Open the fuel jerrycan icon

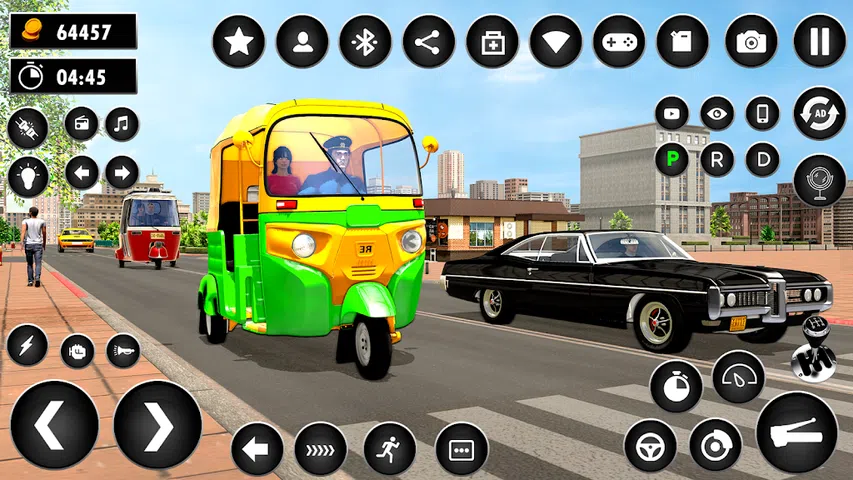click(683, 42)
